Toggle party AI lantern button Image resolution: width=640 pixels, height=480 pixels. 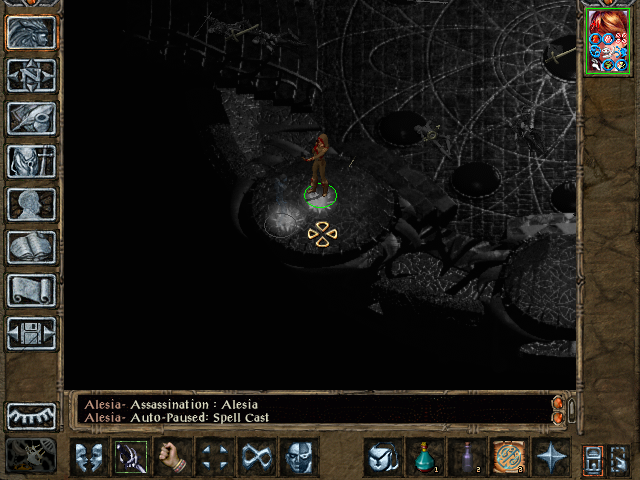(591, 458)
